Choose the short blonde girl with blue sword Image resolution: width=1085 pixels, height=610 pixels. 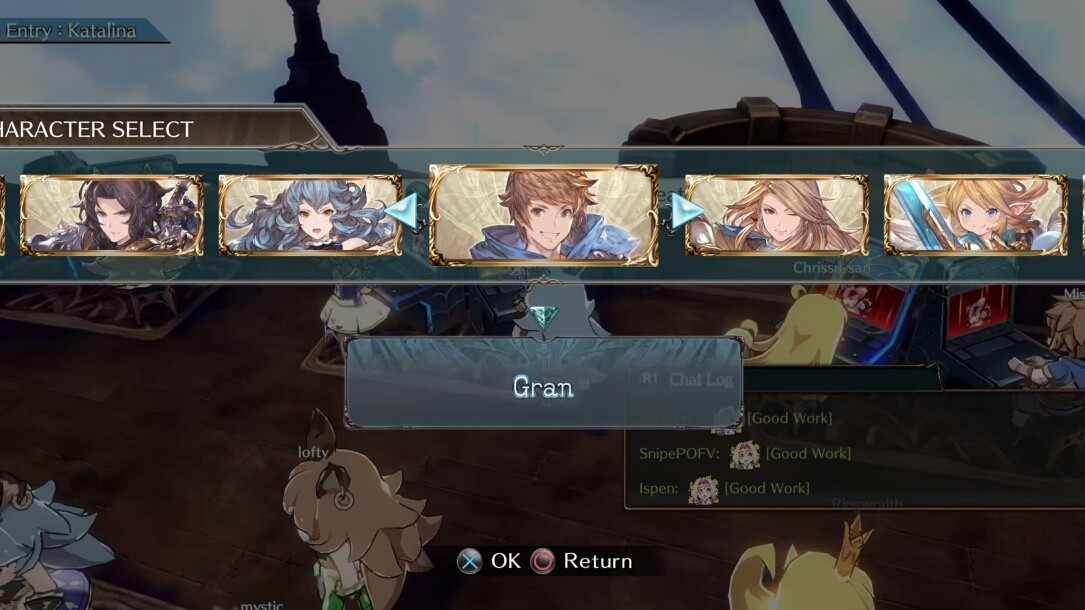pos(975,215)
